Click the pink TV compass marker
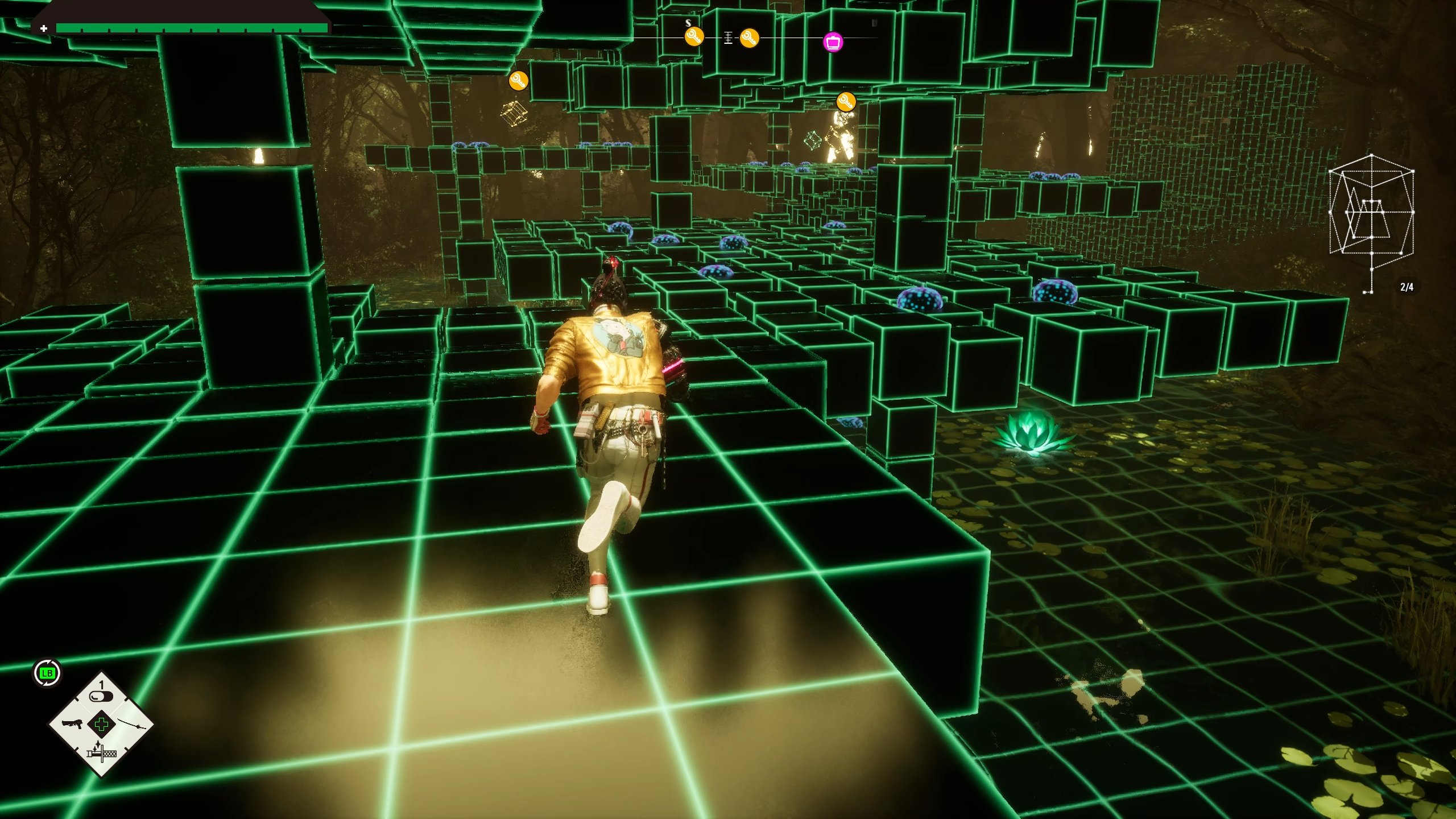Screen dimensions: 1456x819 (833, 42)
